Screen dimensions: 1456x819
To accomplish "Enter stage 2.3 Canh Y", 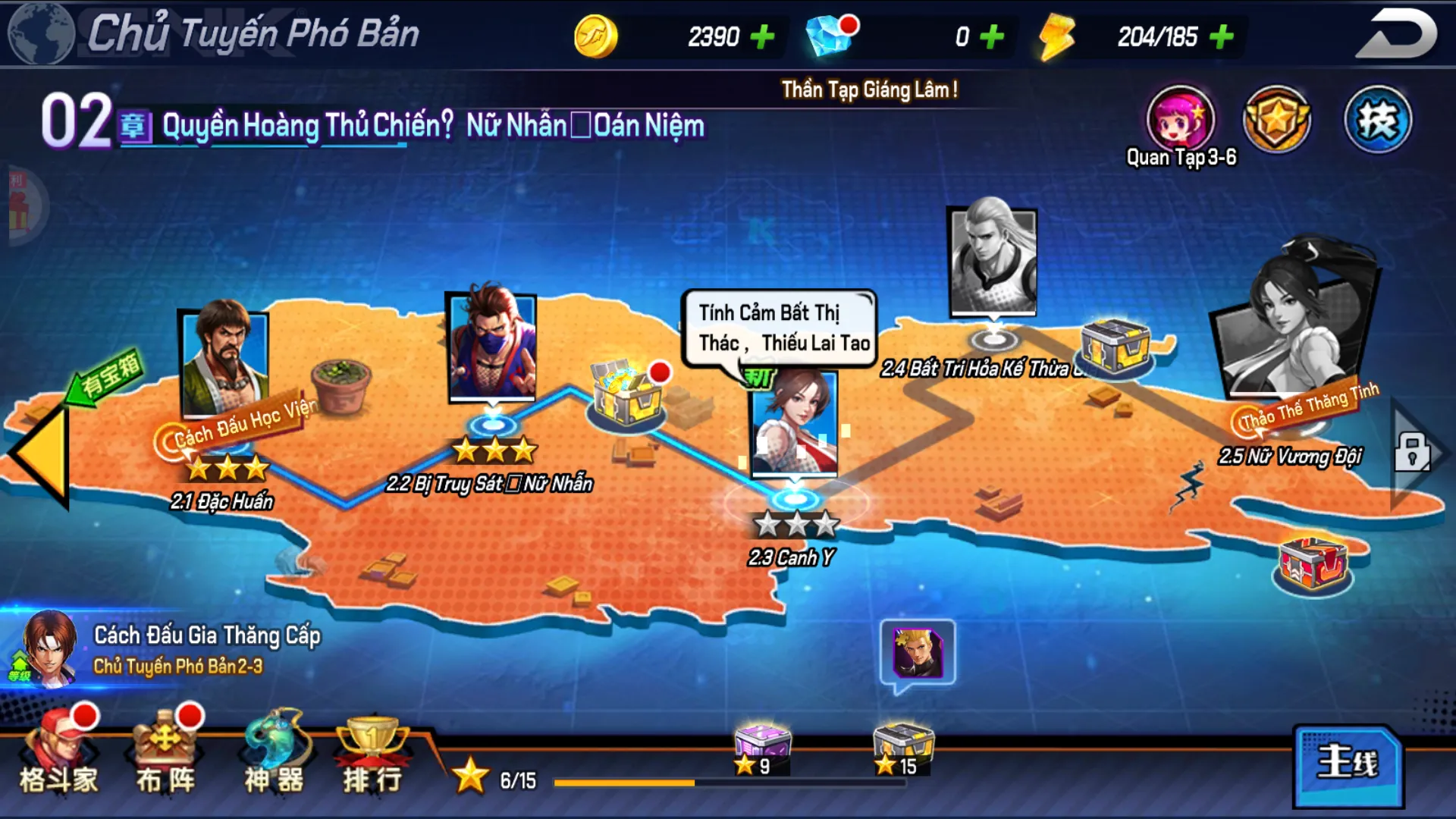I will (x=794, y=425).
